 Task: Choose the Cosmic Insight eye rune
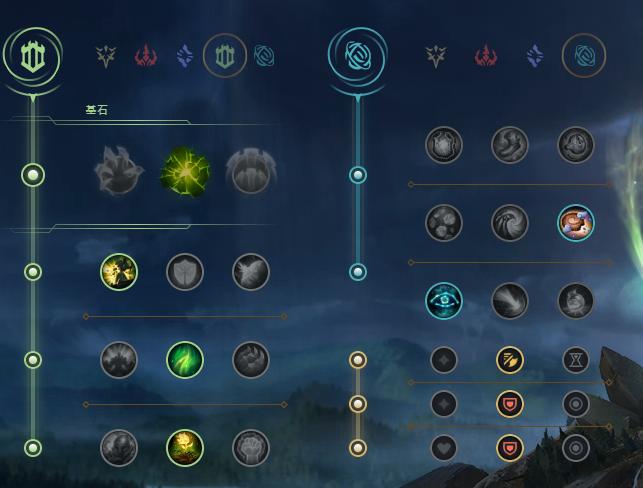(x=444, y=300)
